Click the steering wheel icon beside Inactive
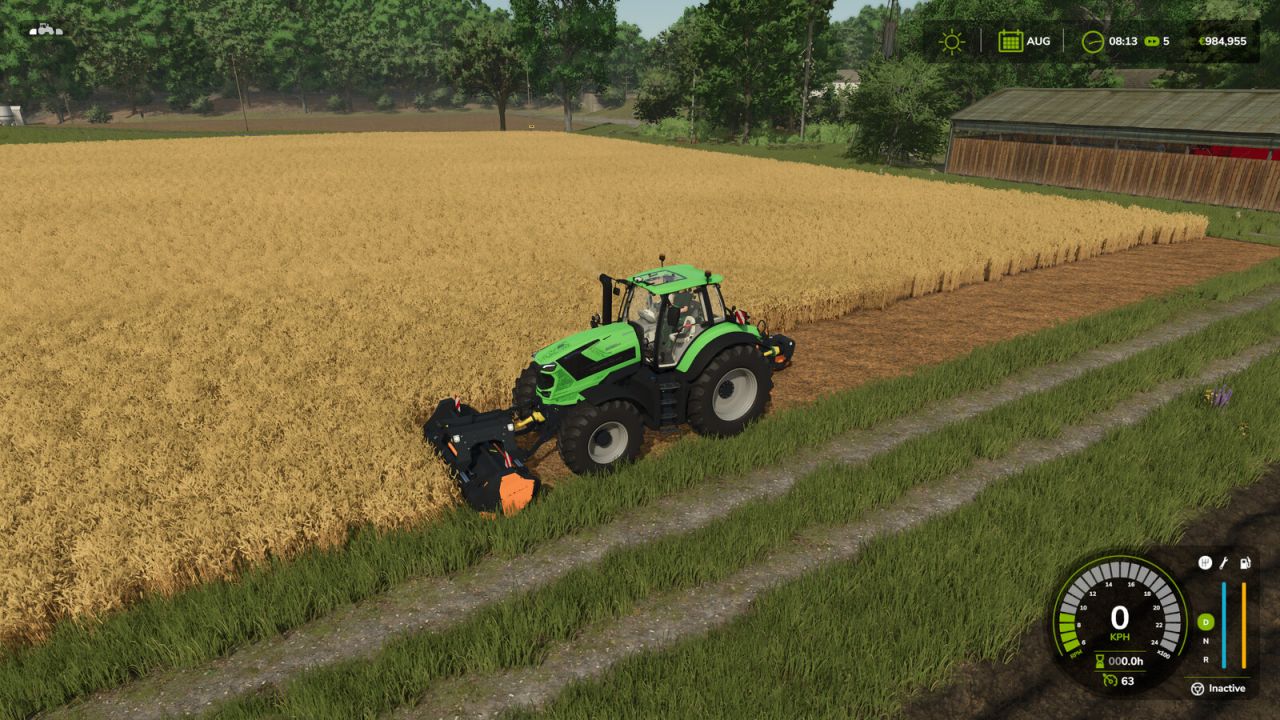1280x720 pixels. pos(1198,689)
